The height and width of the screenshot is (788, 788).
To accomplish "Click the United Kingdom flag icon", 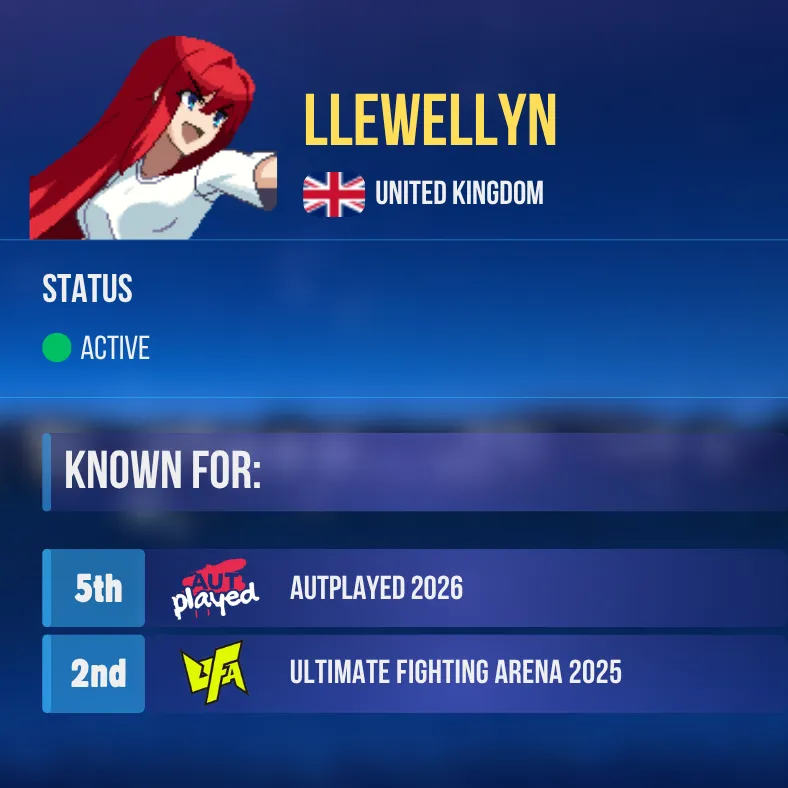I will pos(334,193).
